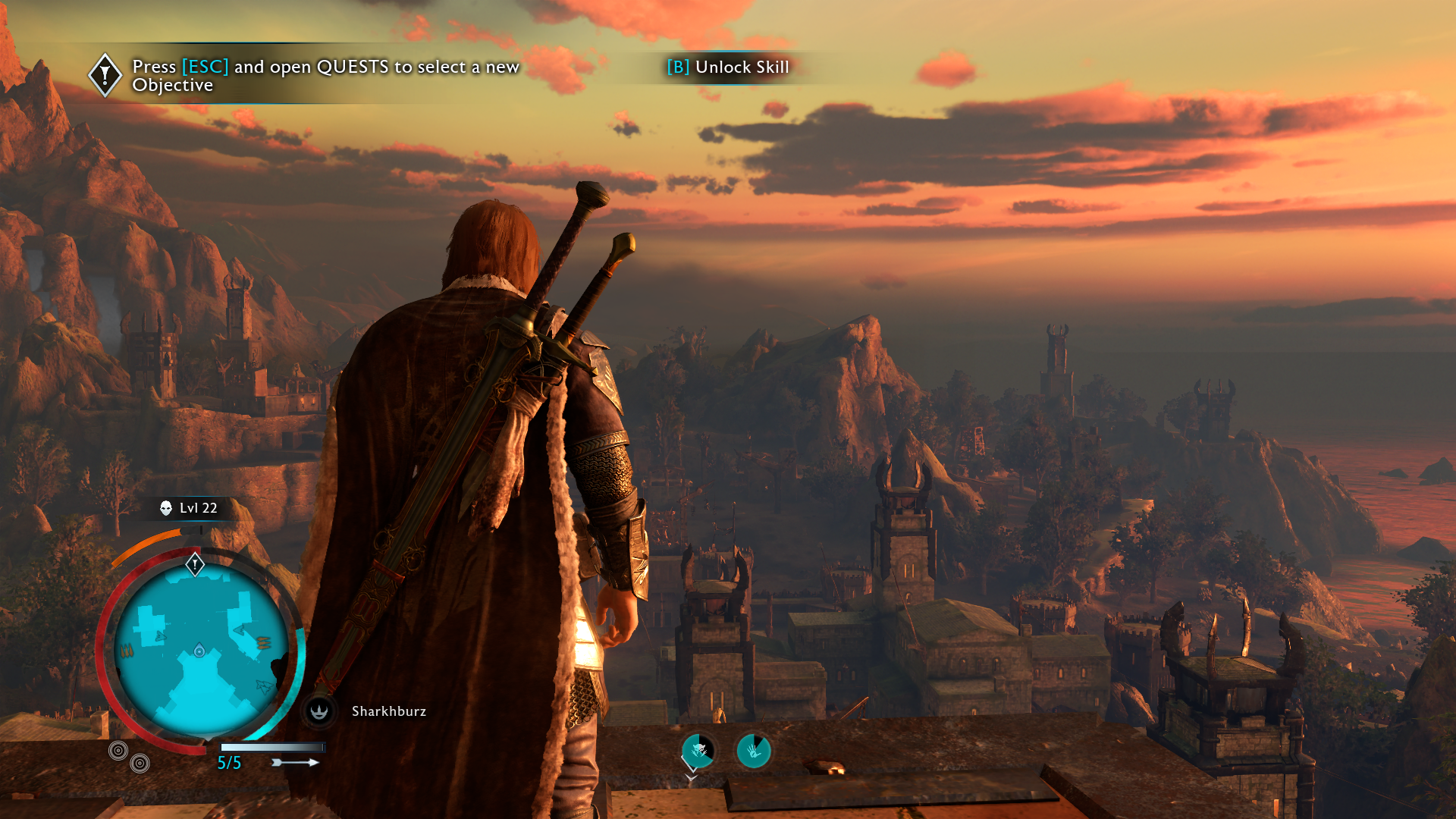Click the objective exclamation diamond icon
The width and height of the screenshot is (1456, 819).
pyautogui.click(x=105, y=74)
